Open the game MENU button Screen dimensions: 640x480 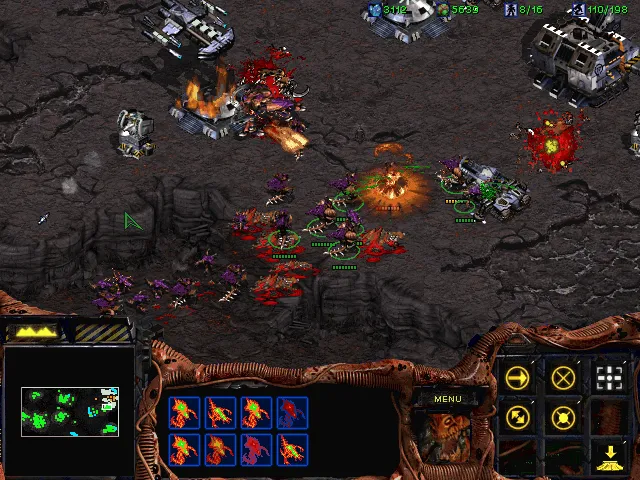[x=447, y=399]
